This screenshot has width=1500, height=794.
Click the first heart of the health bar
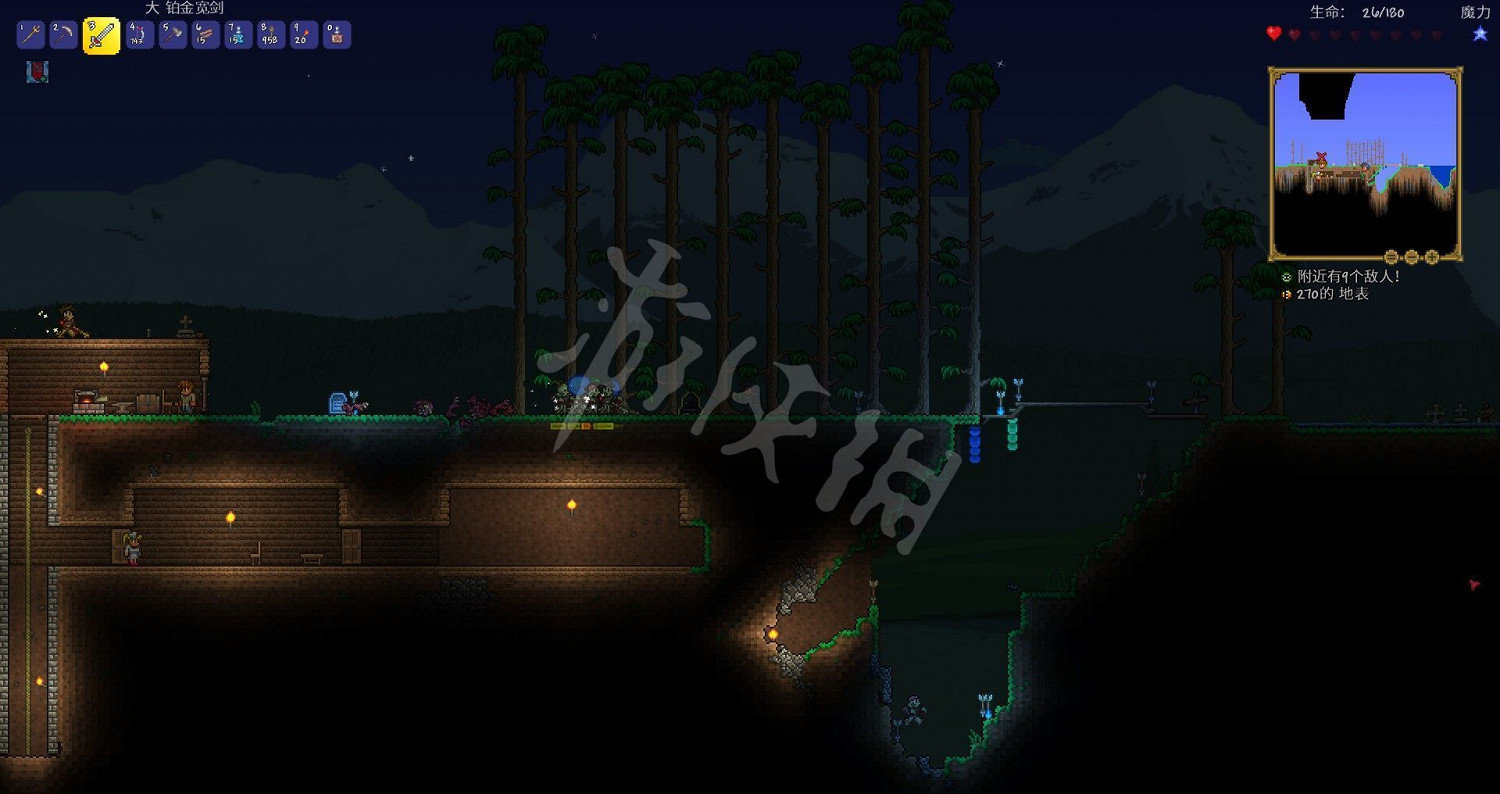(x=1272, y=33)
